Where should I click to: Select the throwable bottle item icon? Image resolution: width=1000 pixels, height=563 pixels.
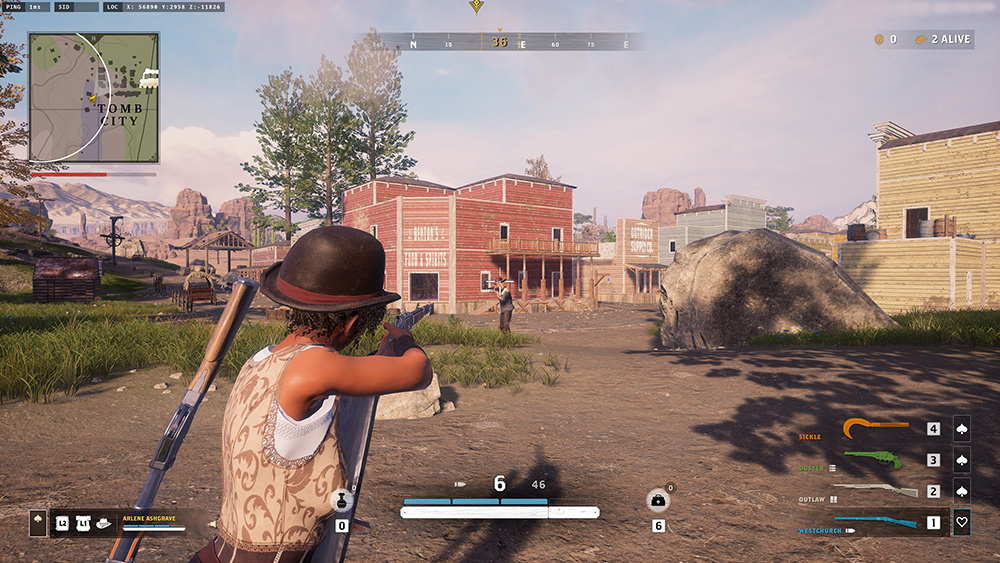pos(342,501)
